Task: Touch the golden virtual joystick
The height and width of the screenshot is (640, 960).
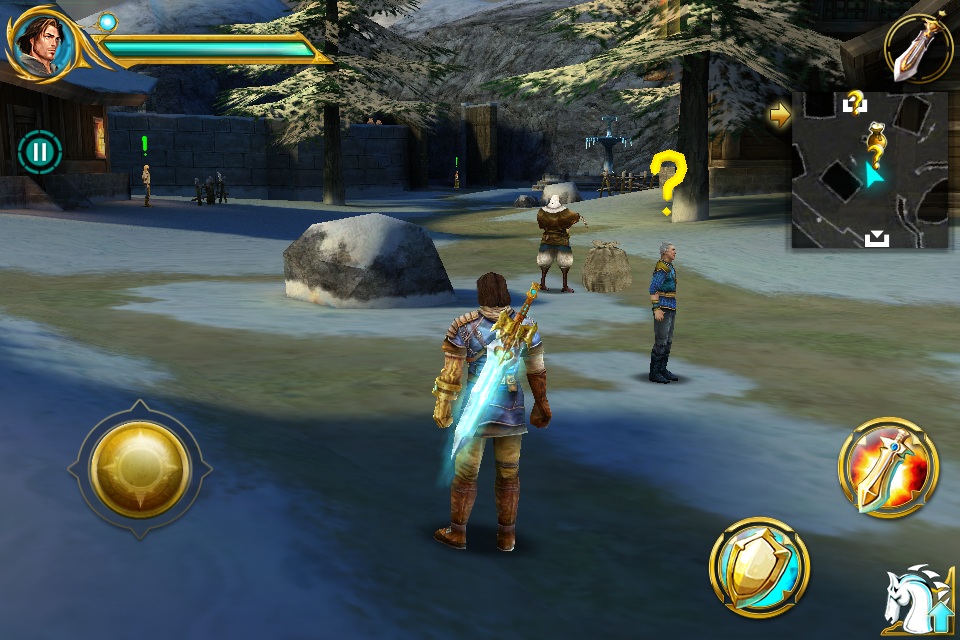Action: 140,468
